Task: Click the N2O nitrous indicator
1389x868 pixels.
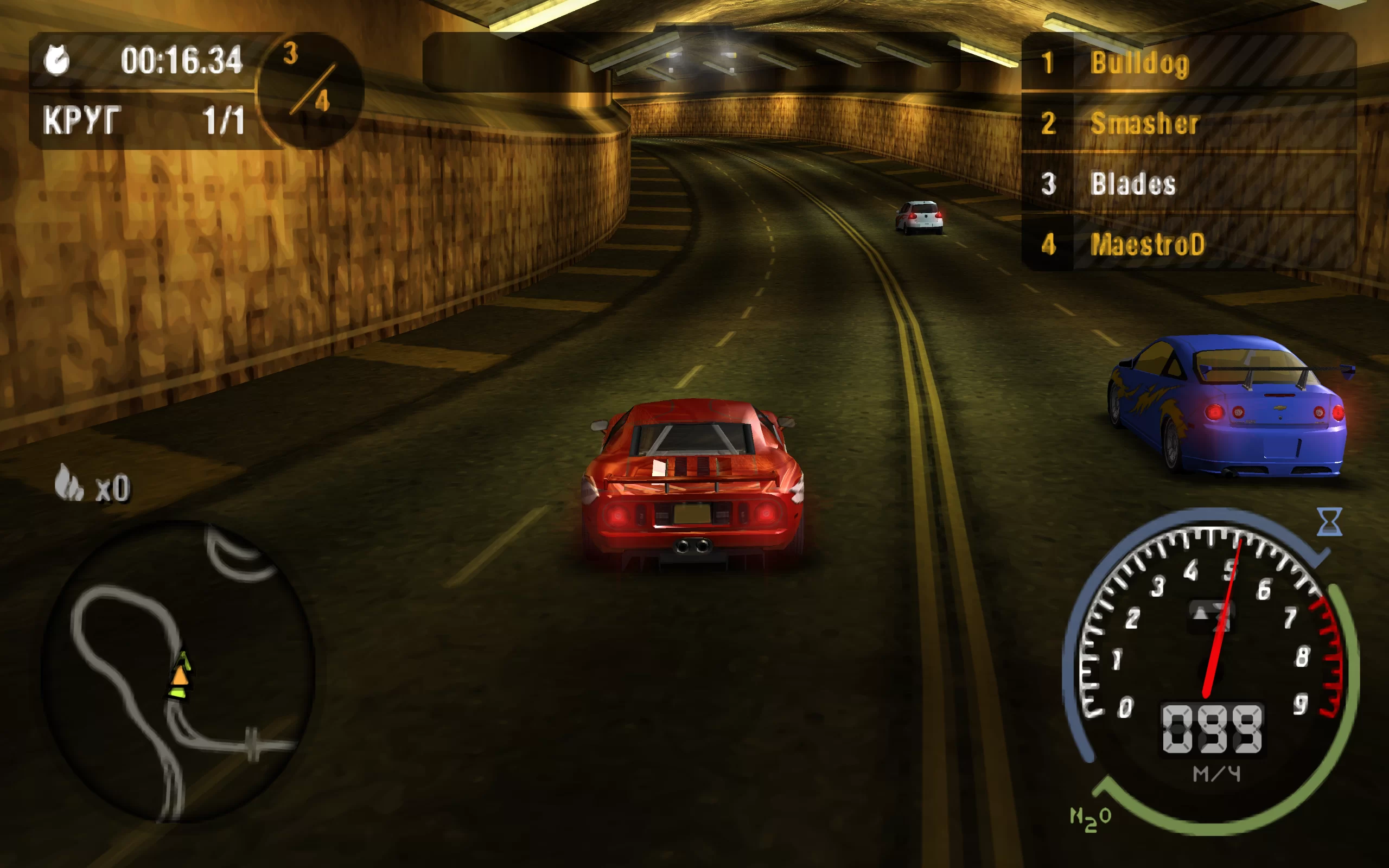Action: click(x=1091, y=818)
